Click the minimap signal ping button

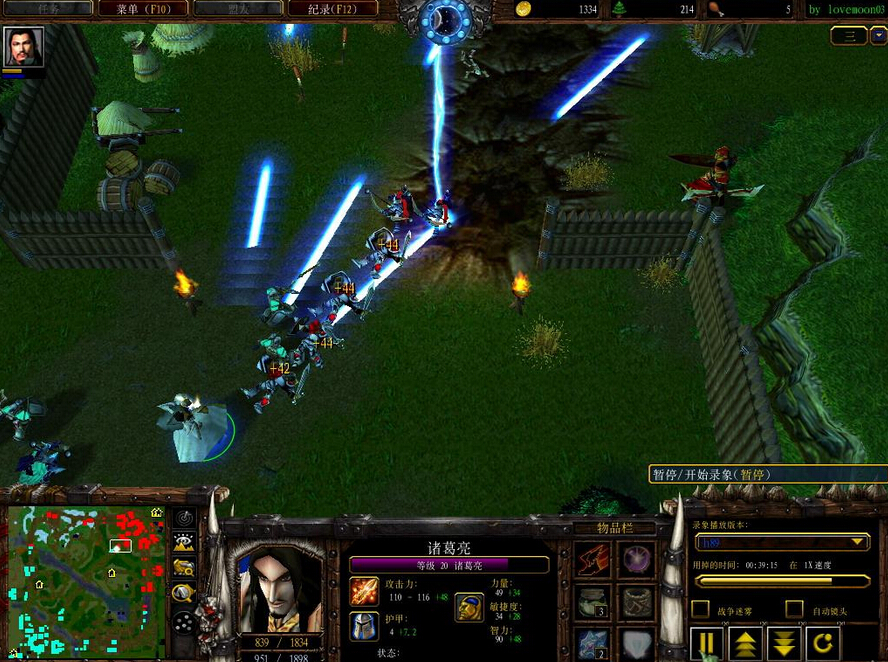coord(184,517)
